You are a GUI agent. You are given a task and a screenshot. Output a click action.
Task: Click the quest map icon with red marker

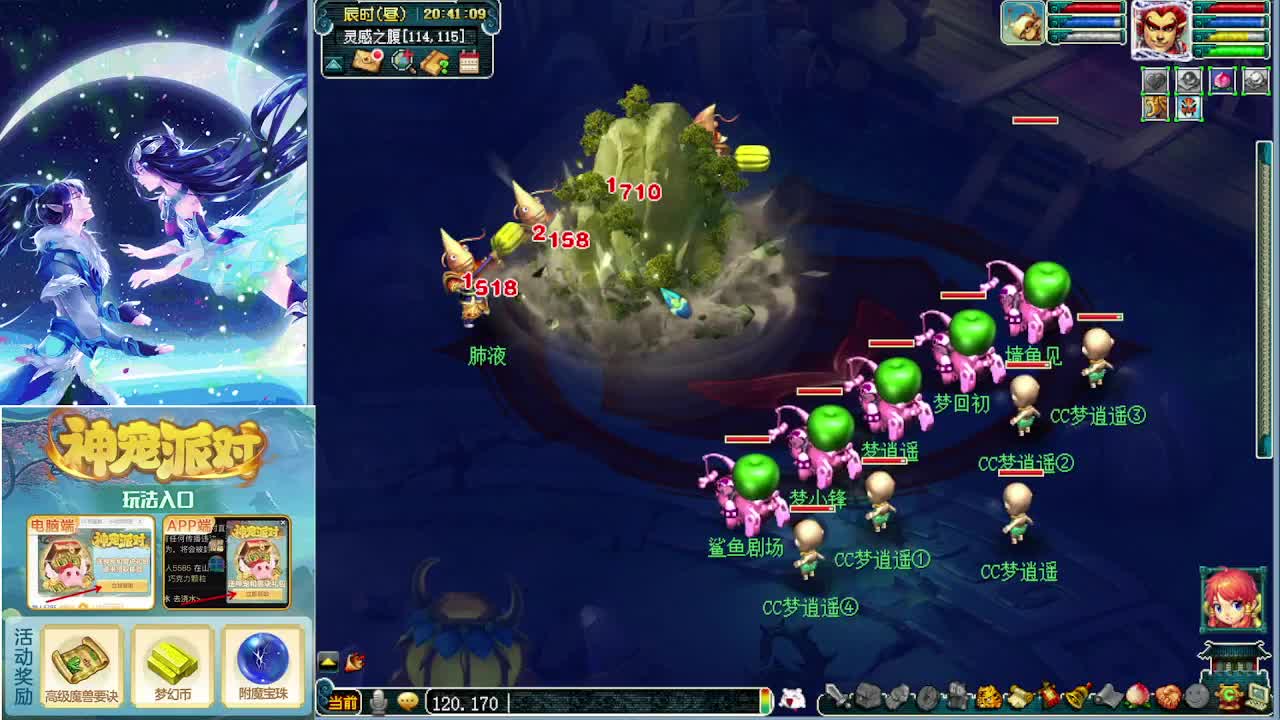tap(367, 61)
